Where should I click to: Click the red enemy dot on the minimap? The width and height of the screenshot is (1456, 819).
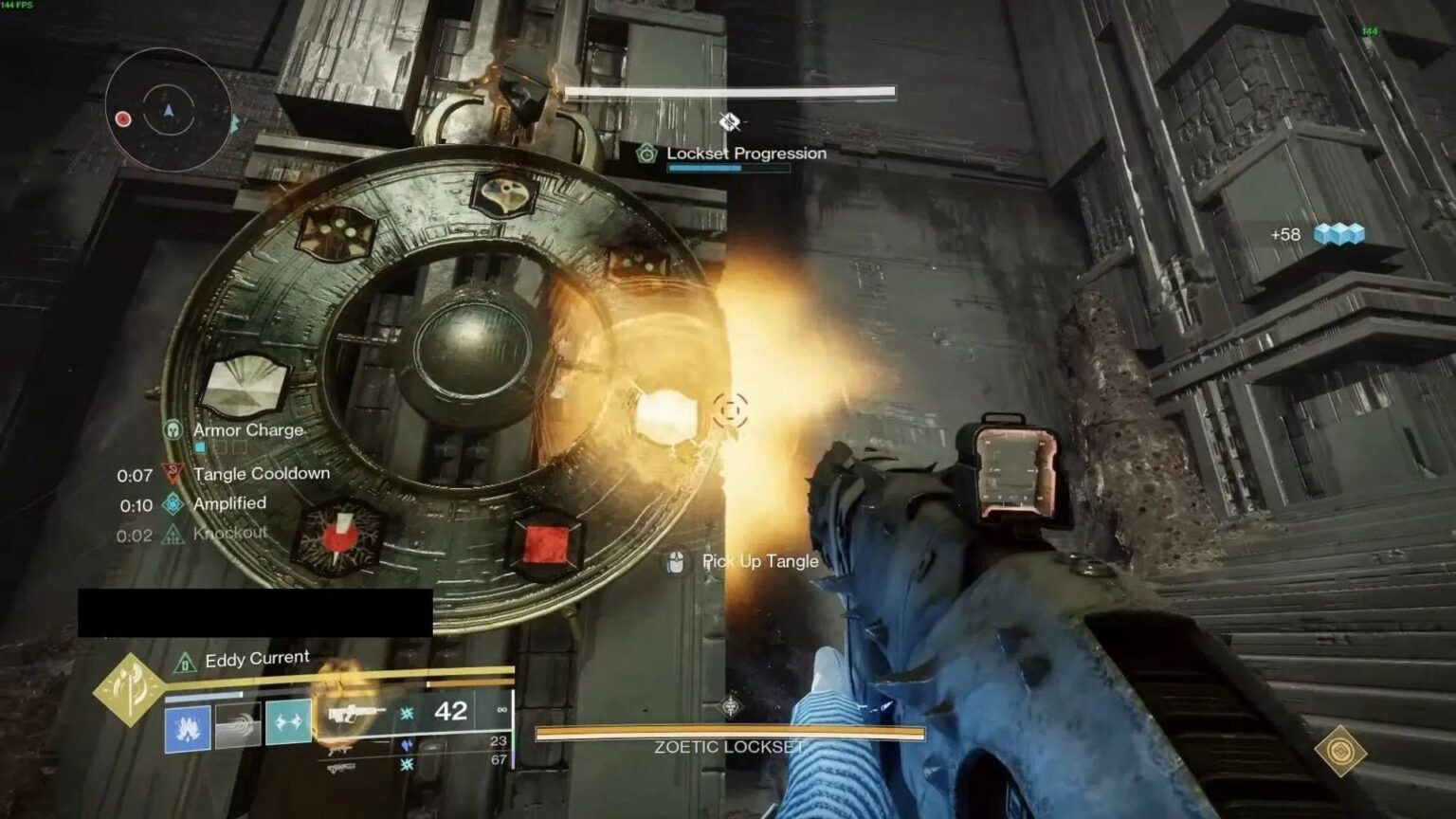(x=121, y=118)
